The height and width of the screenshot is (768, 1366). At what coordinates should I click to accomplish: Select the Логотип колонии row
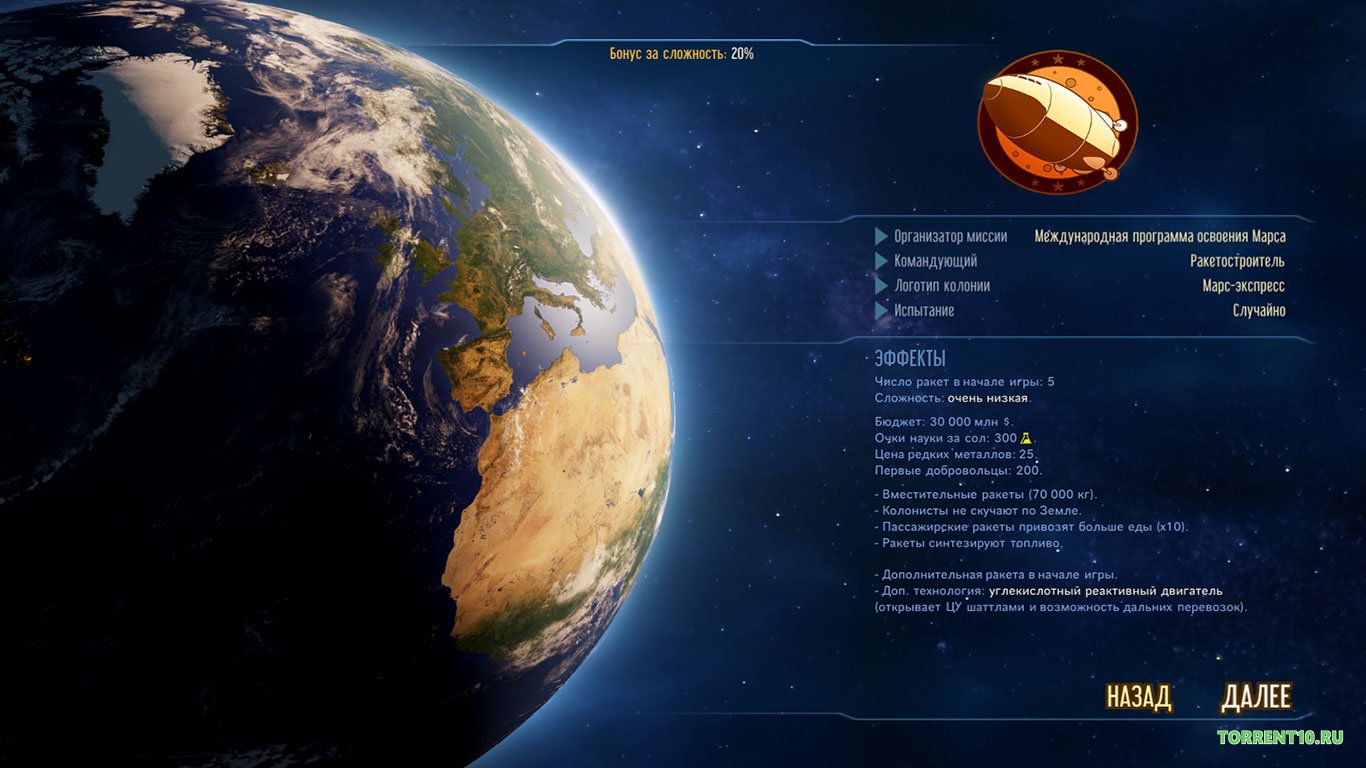tap(941, 286)
